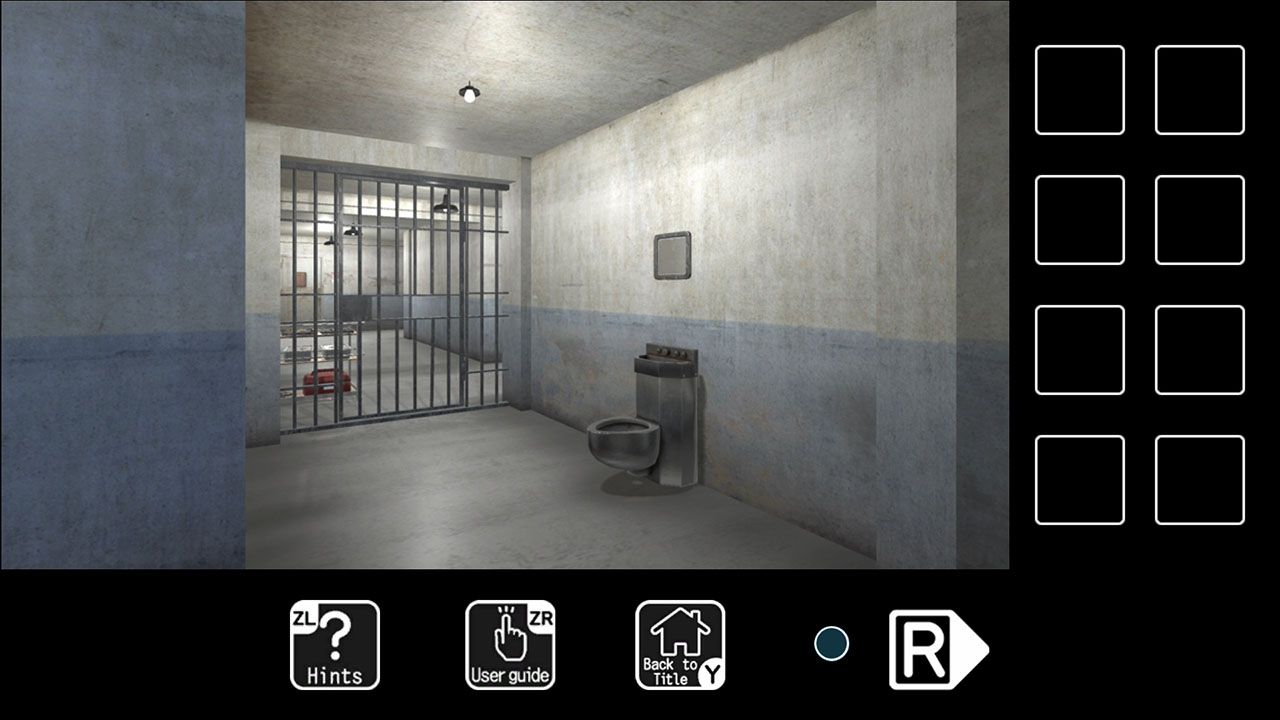Select the top-left inventory slot
Screen dimensions: 1280x720
pyautogui.click(x=1079, y=88)
